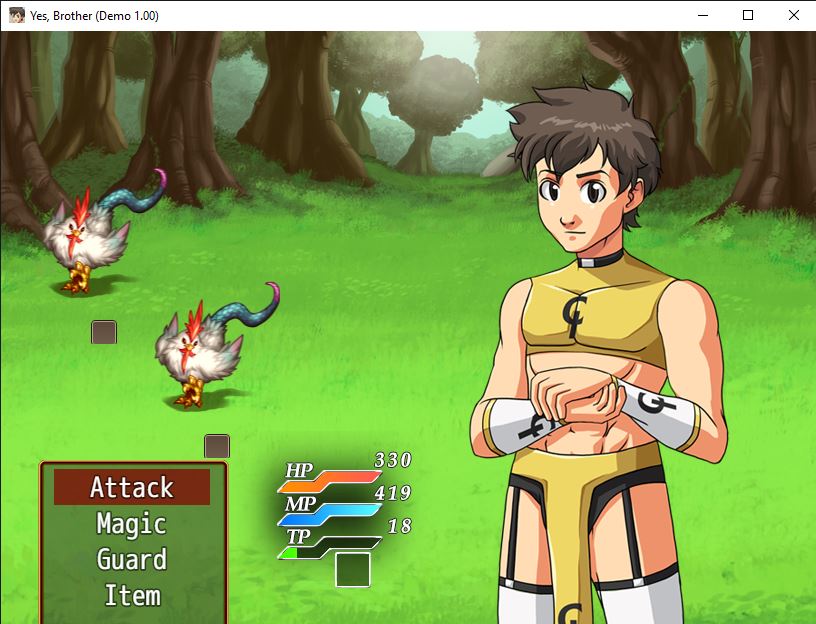Maximize the game window
The width and height of the screenshot is (816, 624).
tap(748, 15)
